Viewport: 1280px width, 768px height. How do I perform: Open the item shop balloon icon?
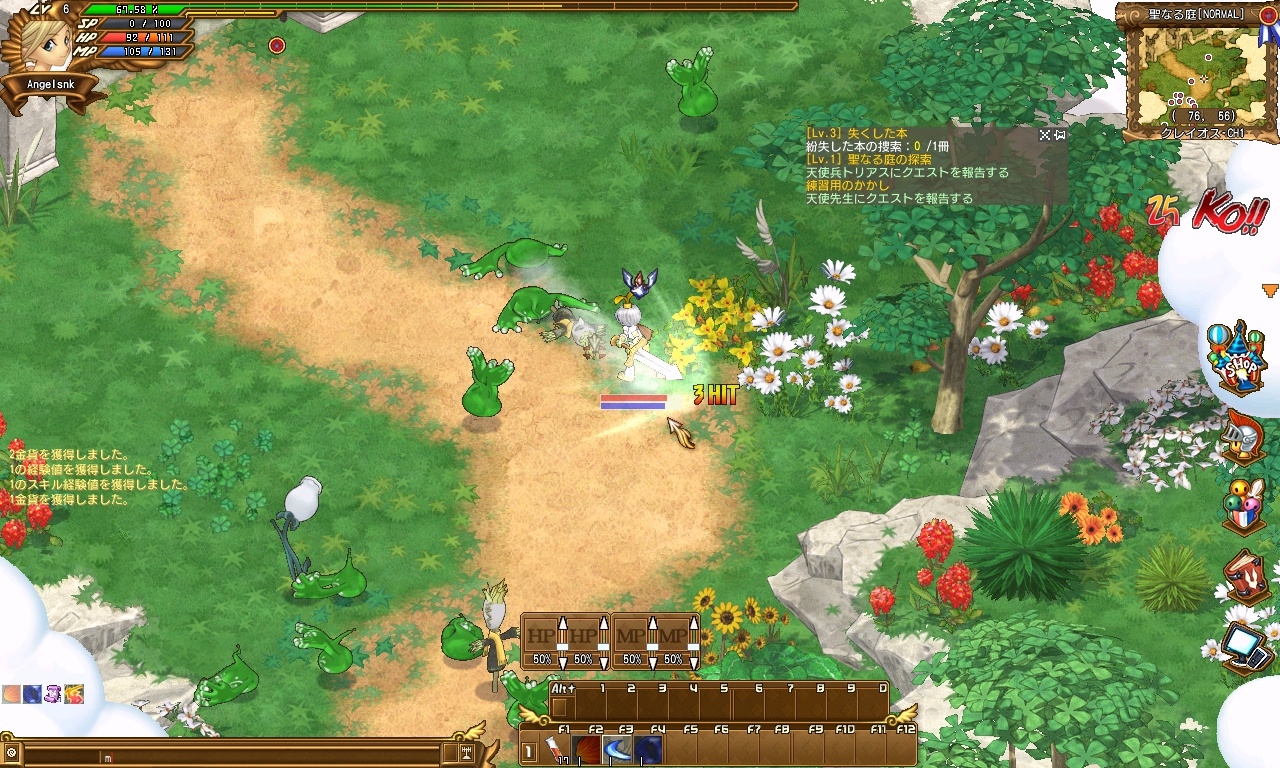tap(1236, 354)
